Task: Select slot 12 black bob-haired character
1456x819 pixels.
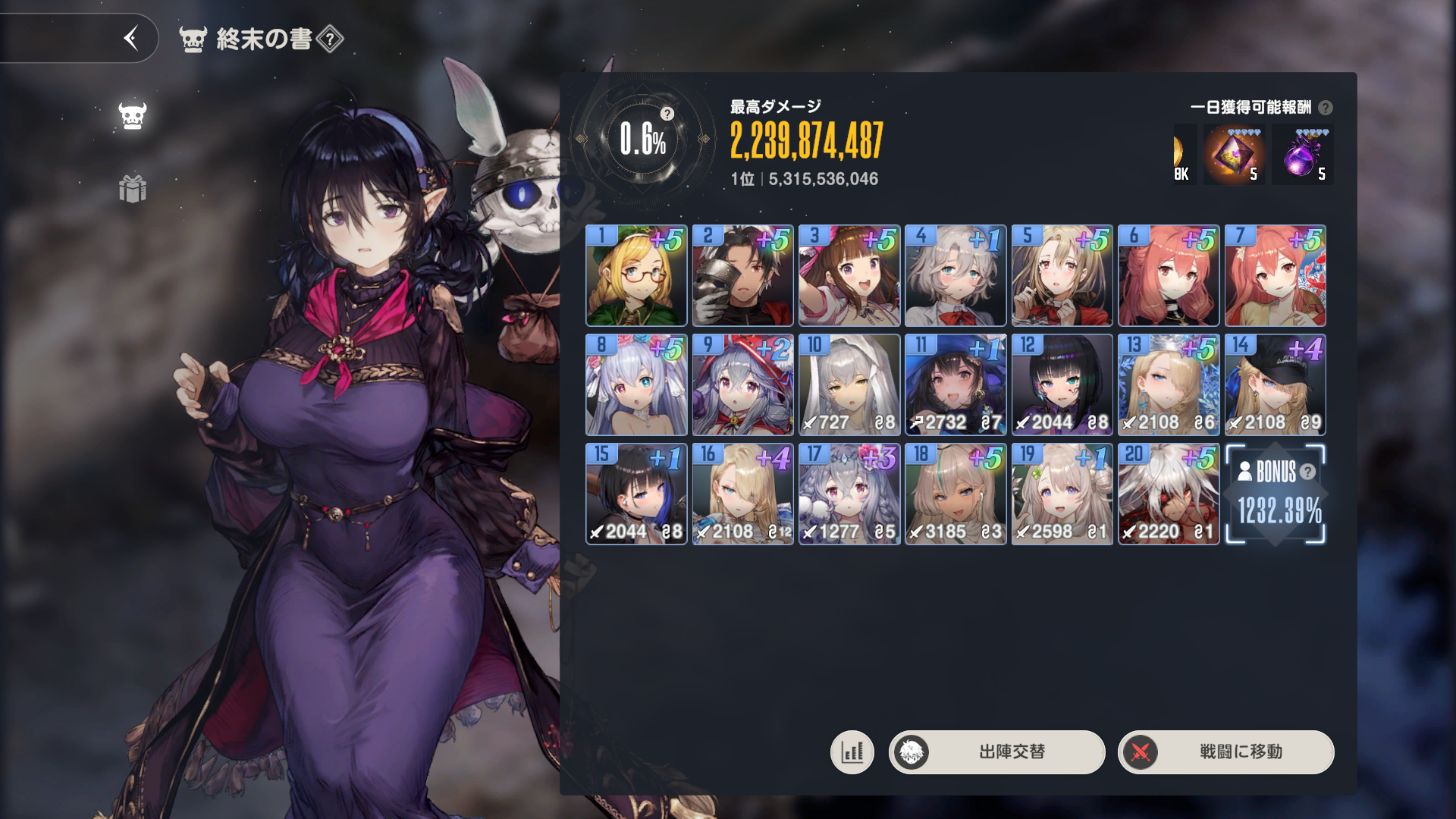Action: 1062,384
